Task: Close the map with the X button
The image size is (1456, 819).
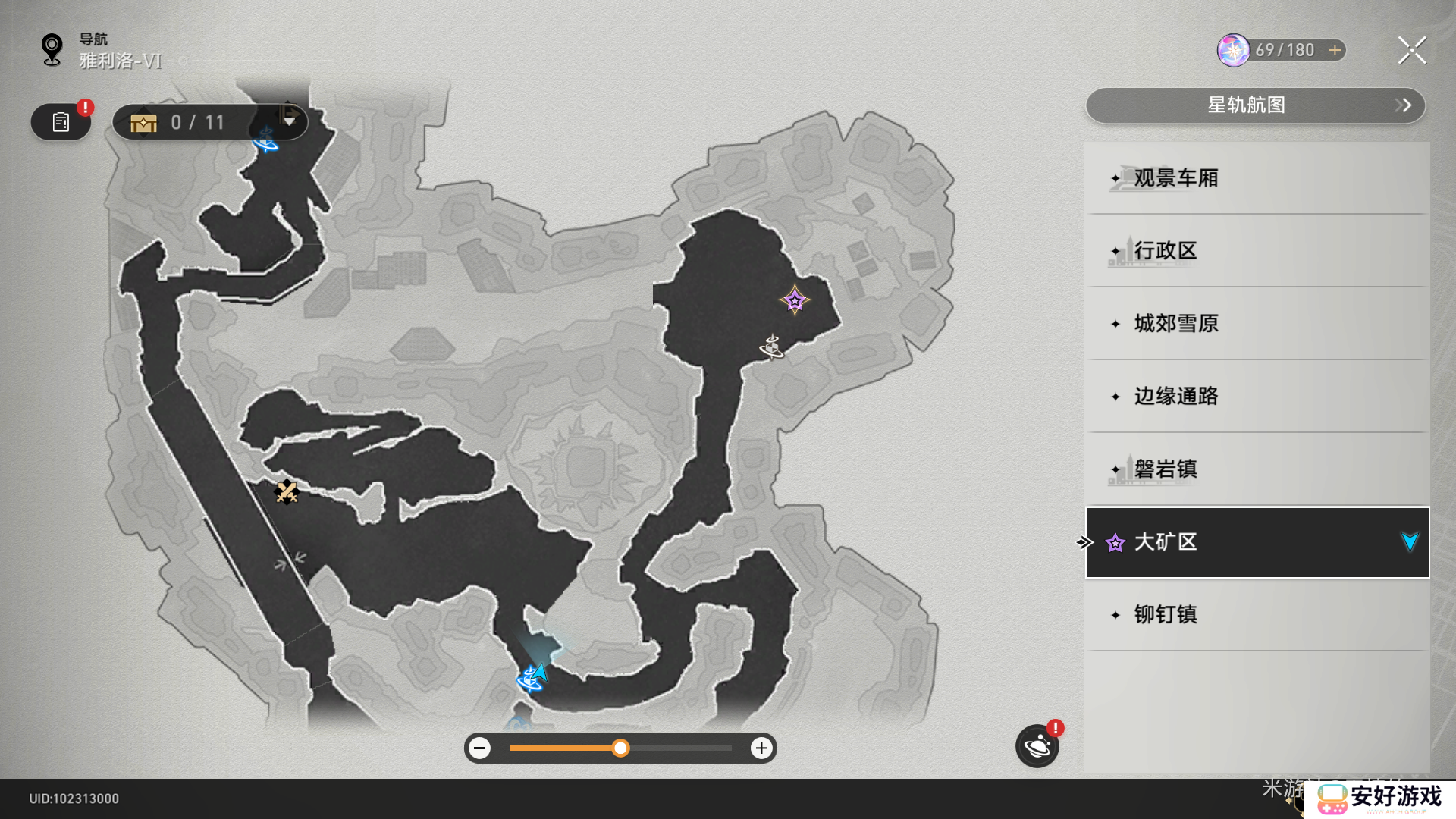Action: coord(1411,51)
